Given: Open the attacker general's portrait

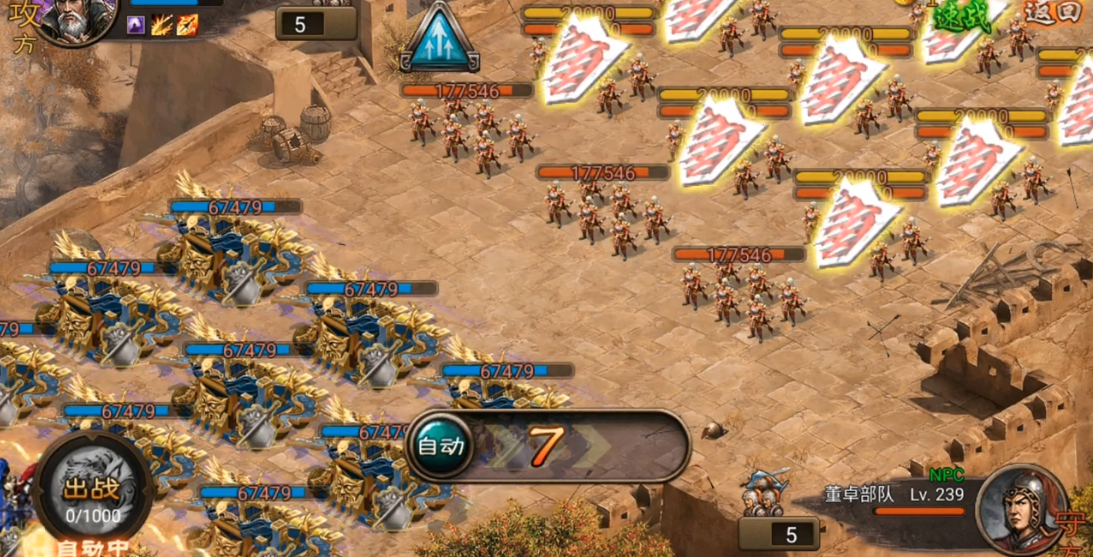Looking at the screenshot, I should pyautogui.click(x=75, y=20).
